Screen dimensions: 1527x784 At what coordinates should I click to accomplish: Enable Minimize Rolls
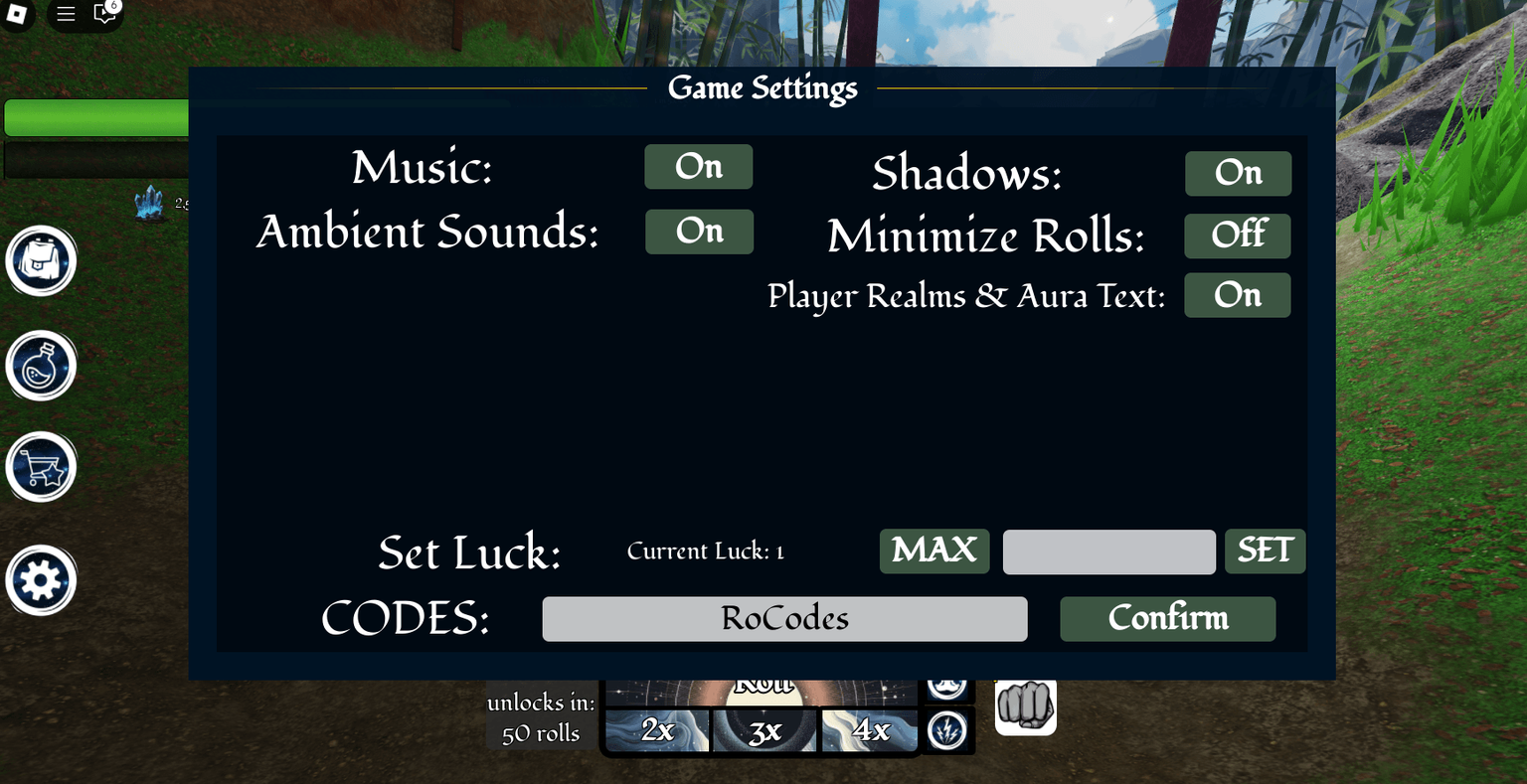tap(1237, 235)
